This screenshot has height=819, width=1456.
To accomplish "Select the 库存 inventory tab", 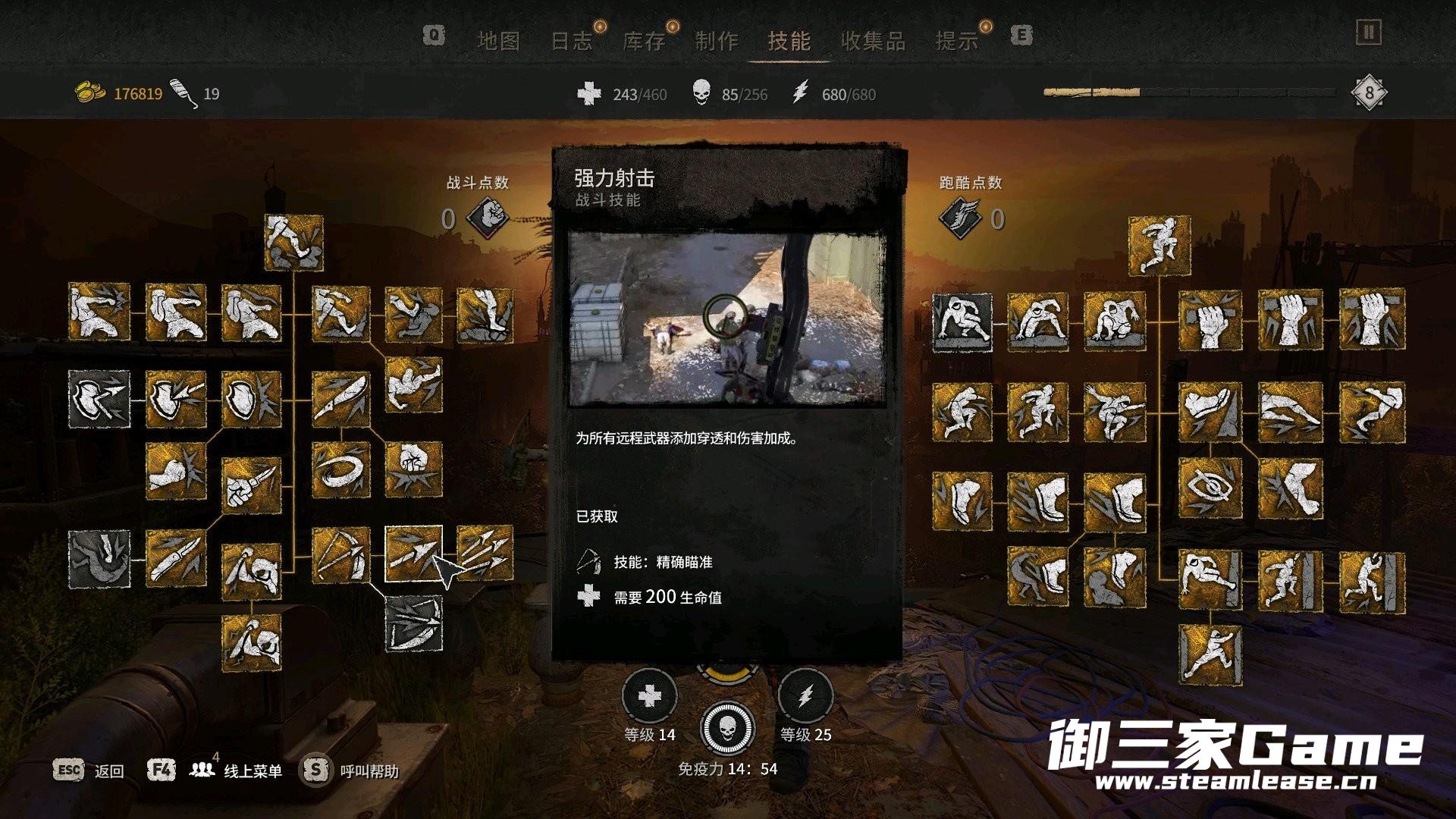I will pos(644,41).
